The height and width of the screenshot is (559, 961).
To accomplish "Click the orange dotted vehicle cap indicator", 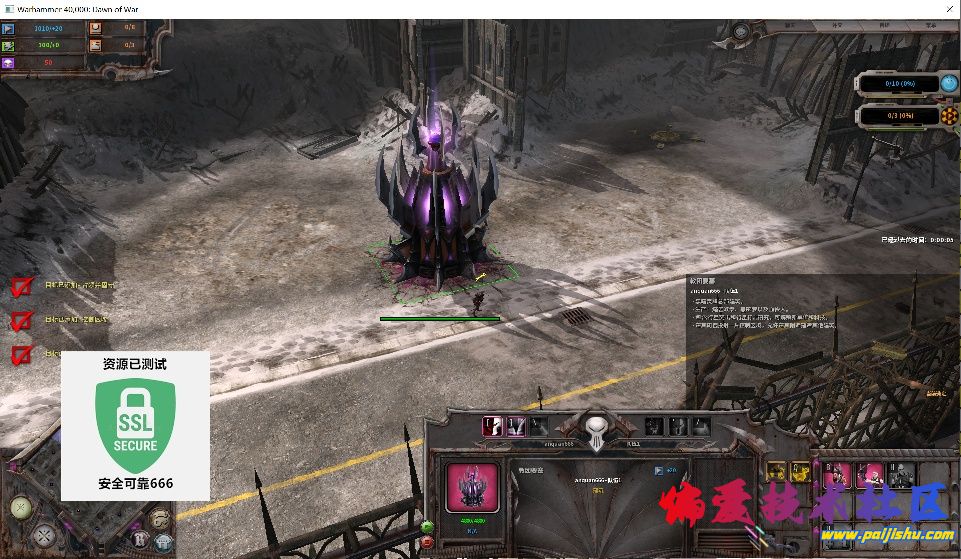I will pyautogui.click(x=946, y=116).
